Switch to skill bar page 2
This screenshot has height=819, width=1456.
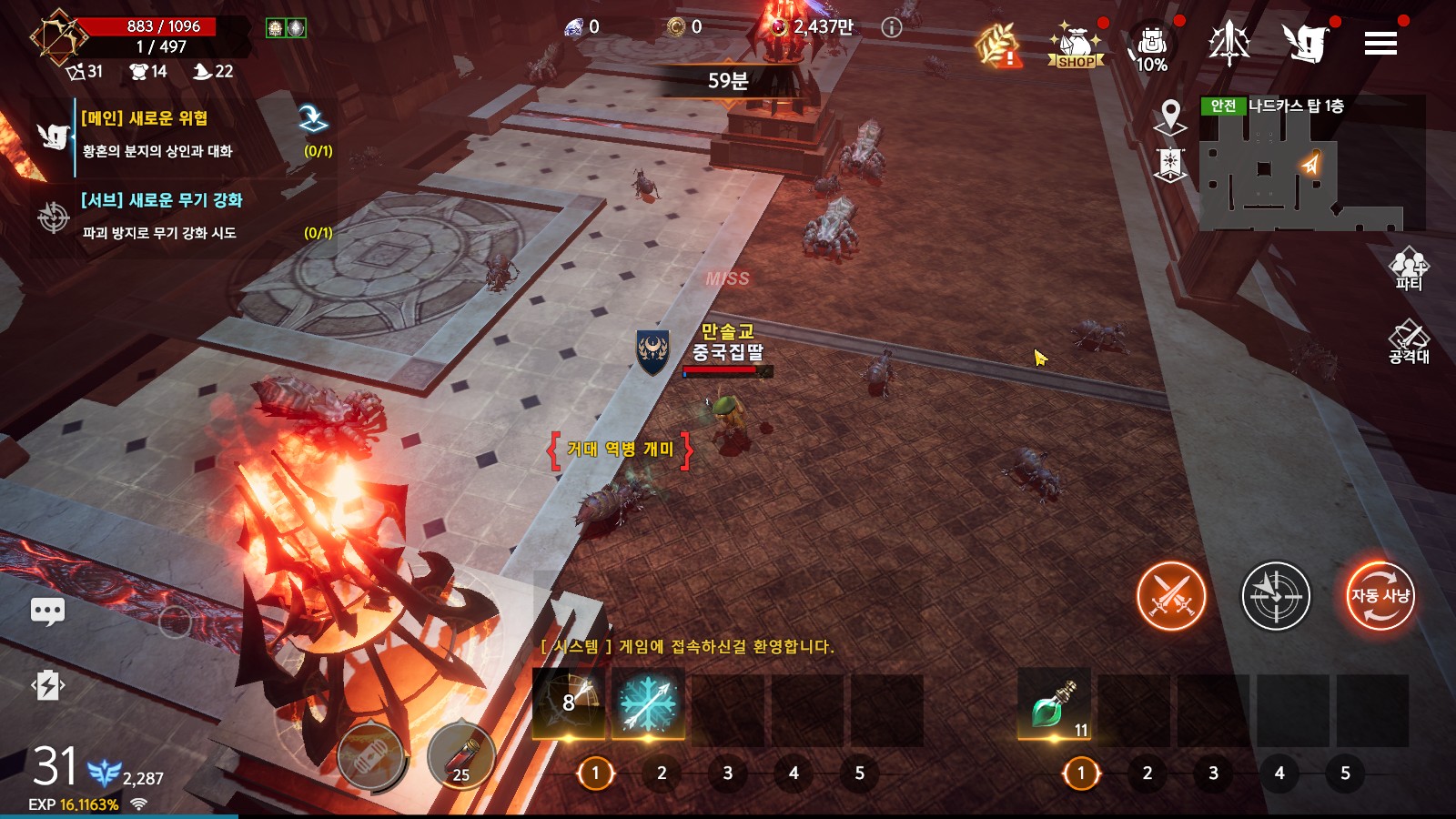(662, 773)
